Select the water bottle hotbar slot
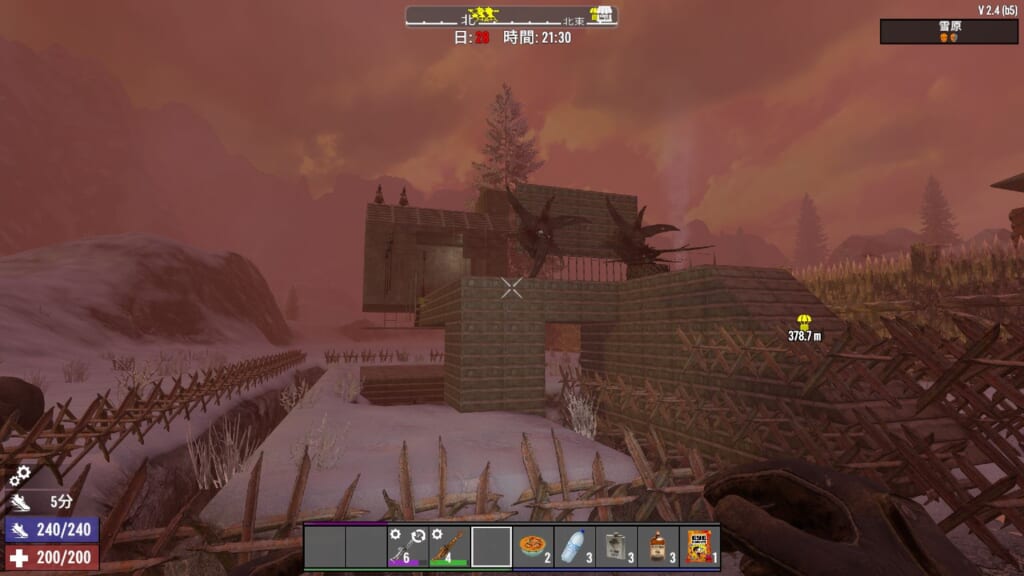This screenshot has height=576, width=1024. click(x=574, y=547)
